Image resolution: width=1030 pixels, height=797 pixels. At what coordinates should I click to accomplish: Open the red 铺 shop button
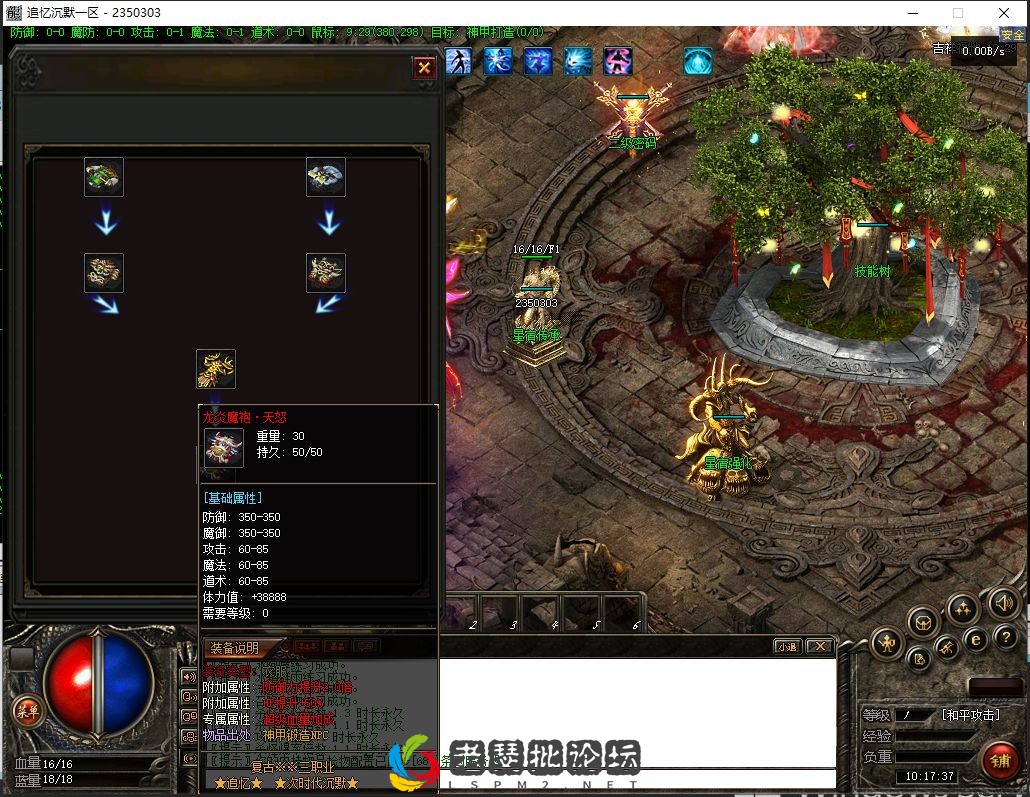pos(999,760)
